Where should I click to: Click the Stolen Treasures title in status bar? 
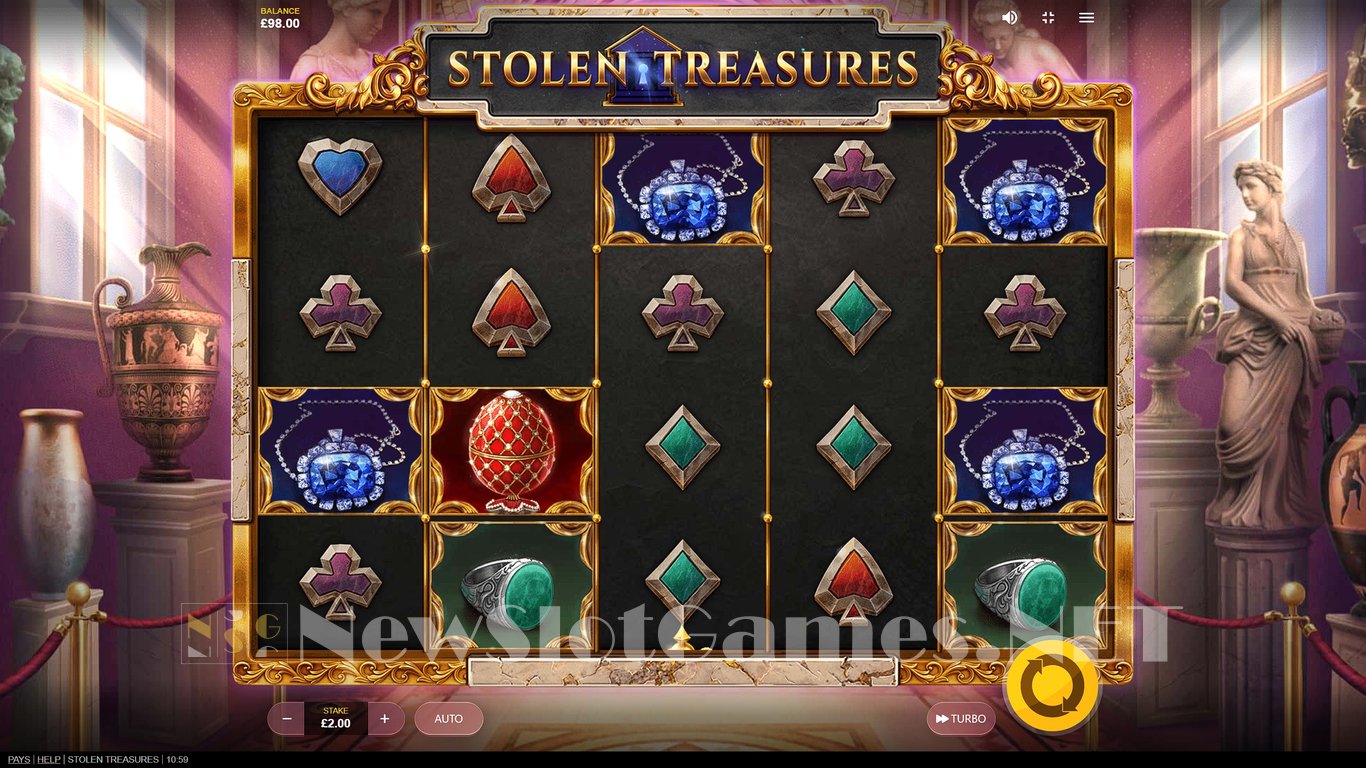[113, 759]
